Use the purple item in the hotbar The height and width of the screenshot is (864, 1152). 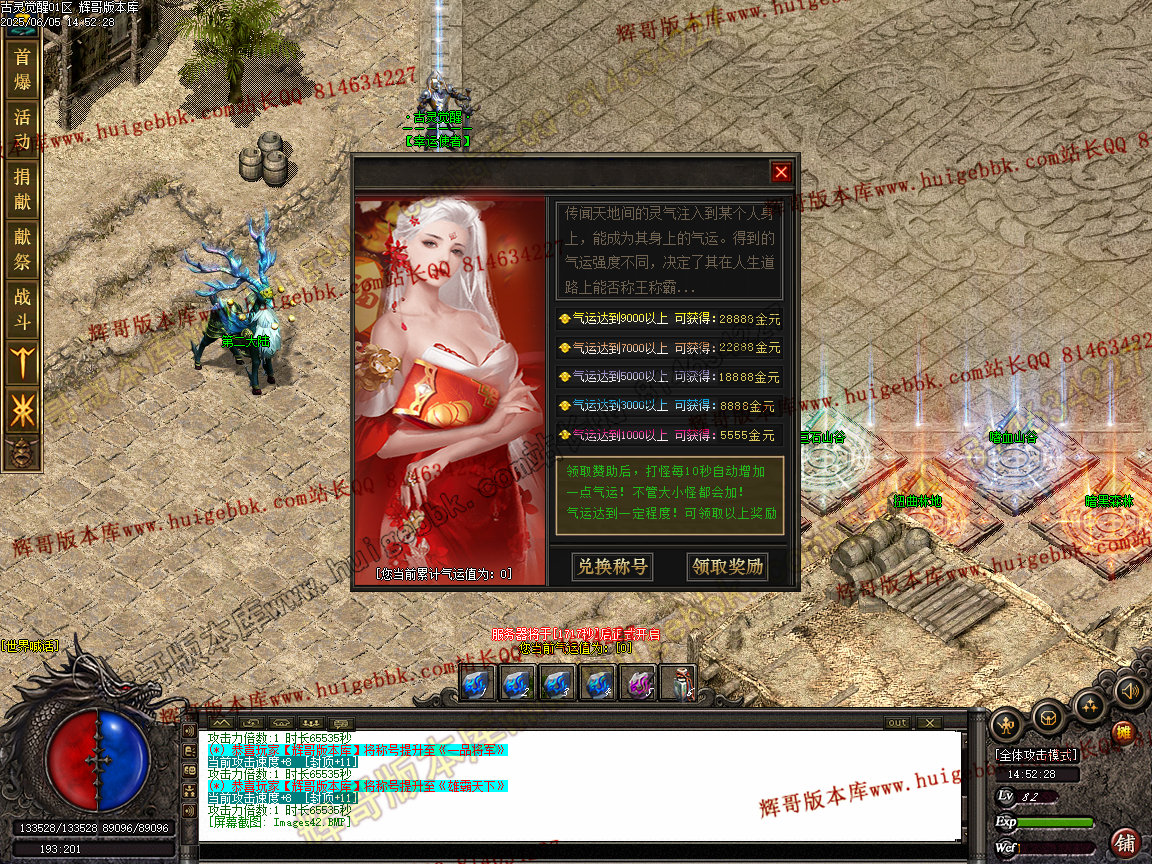[638, 683]
